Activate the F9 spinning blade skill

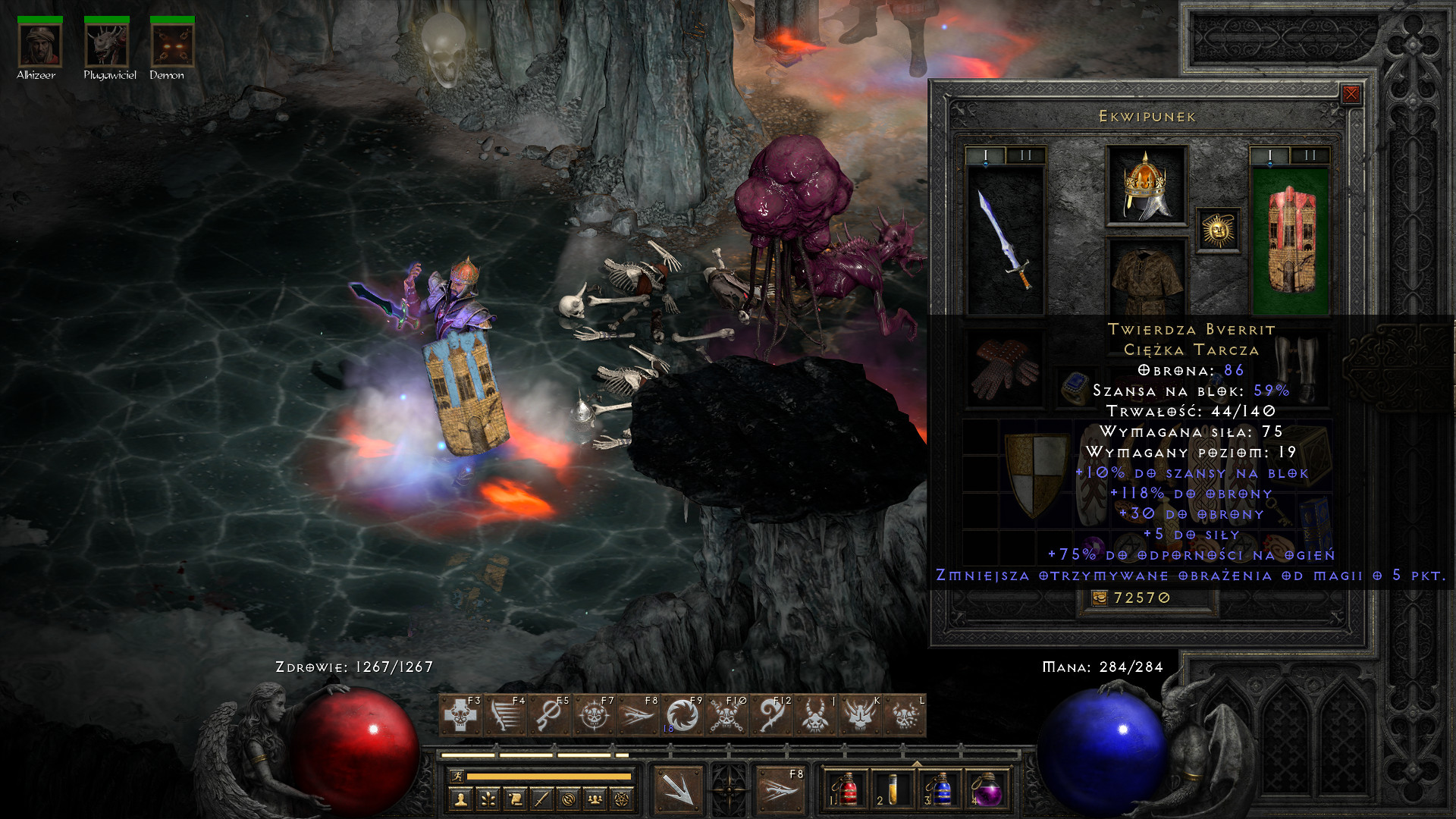pos(682,715)
